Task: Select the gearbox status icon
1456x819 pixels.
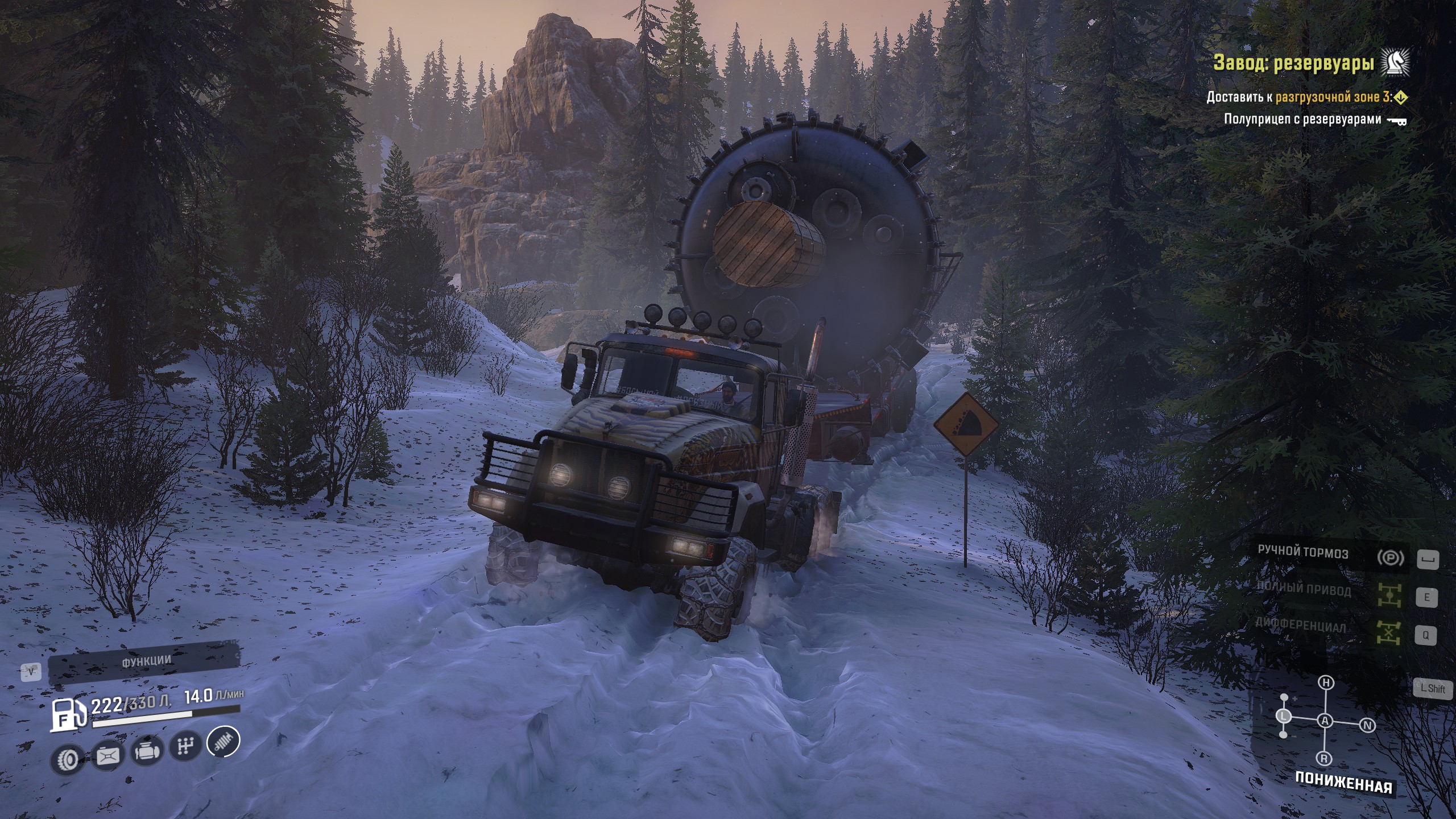Action: 185,746
